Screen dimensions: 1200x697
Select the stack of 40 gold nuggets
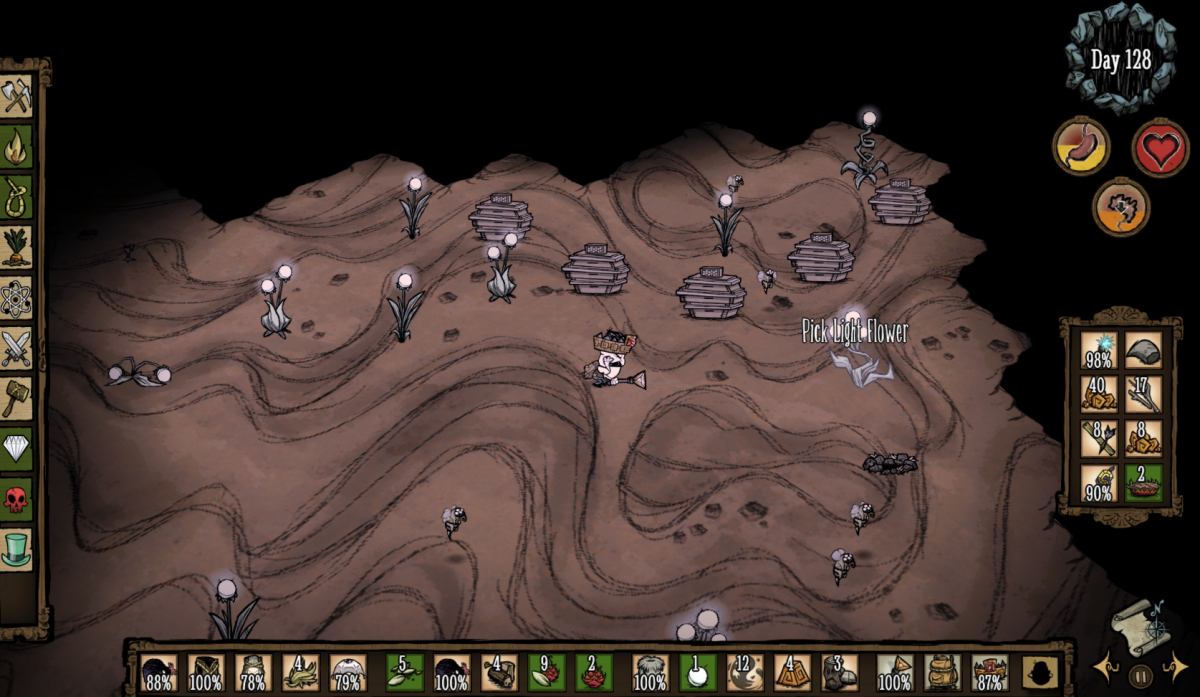pyautogui.click(x=1099, y=393)
